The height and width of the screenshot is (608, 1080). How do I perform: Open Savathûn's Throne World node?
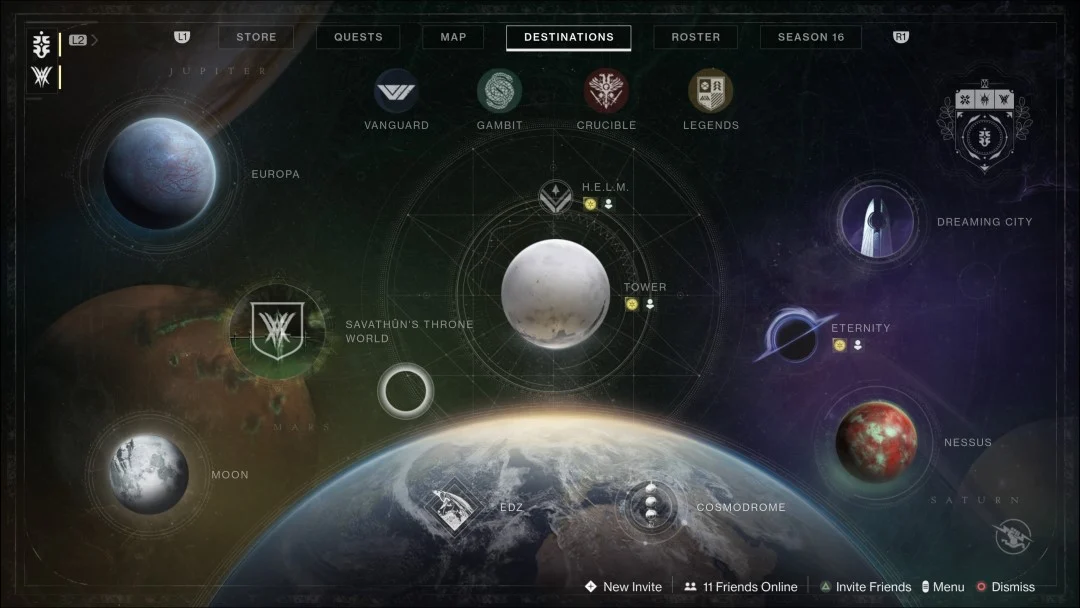click(277, 330)
